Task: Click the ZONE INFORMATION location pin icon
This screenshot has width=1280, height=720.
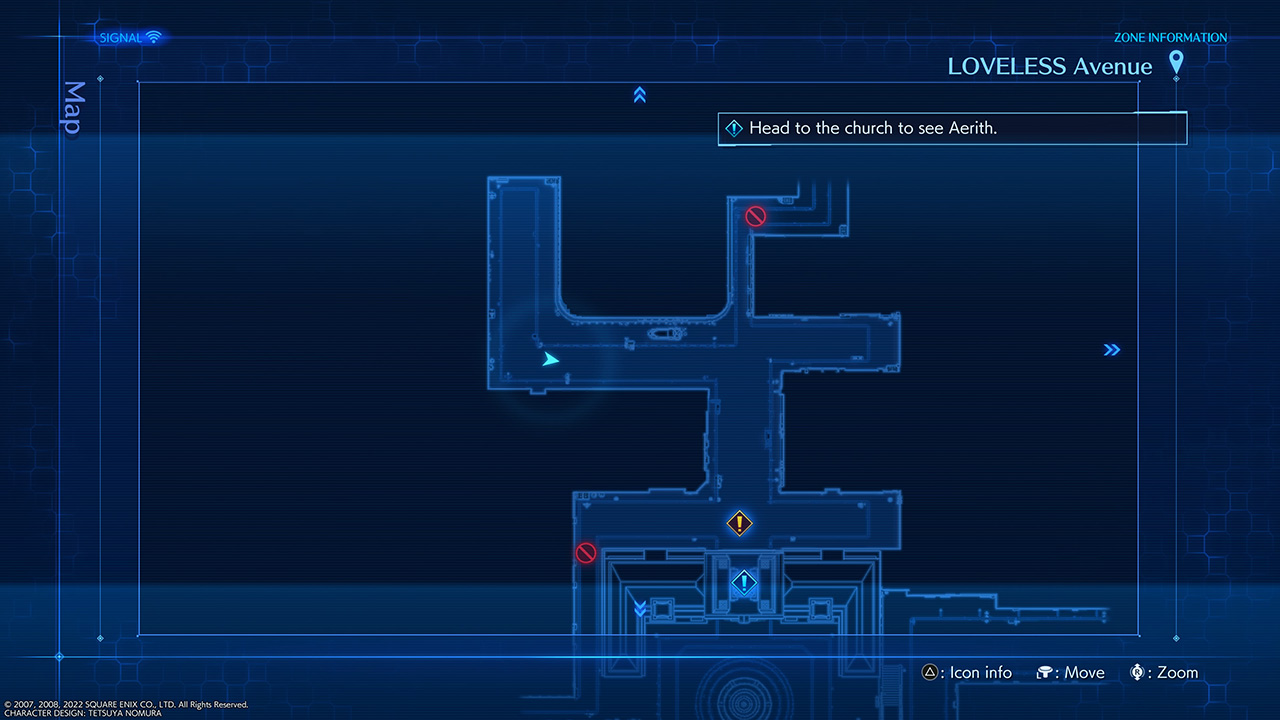Action: point(1176,62)
